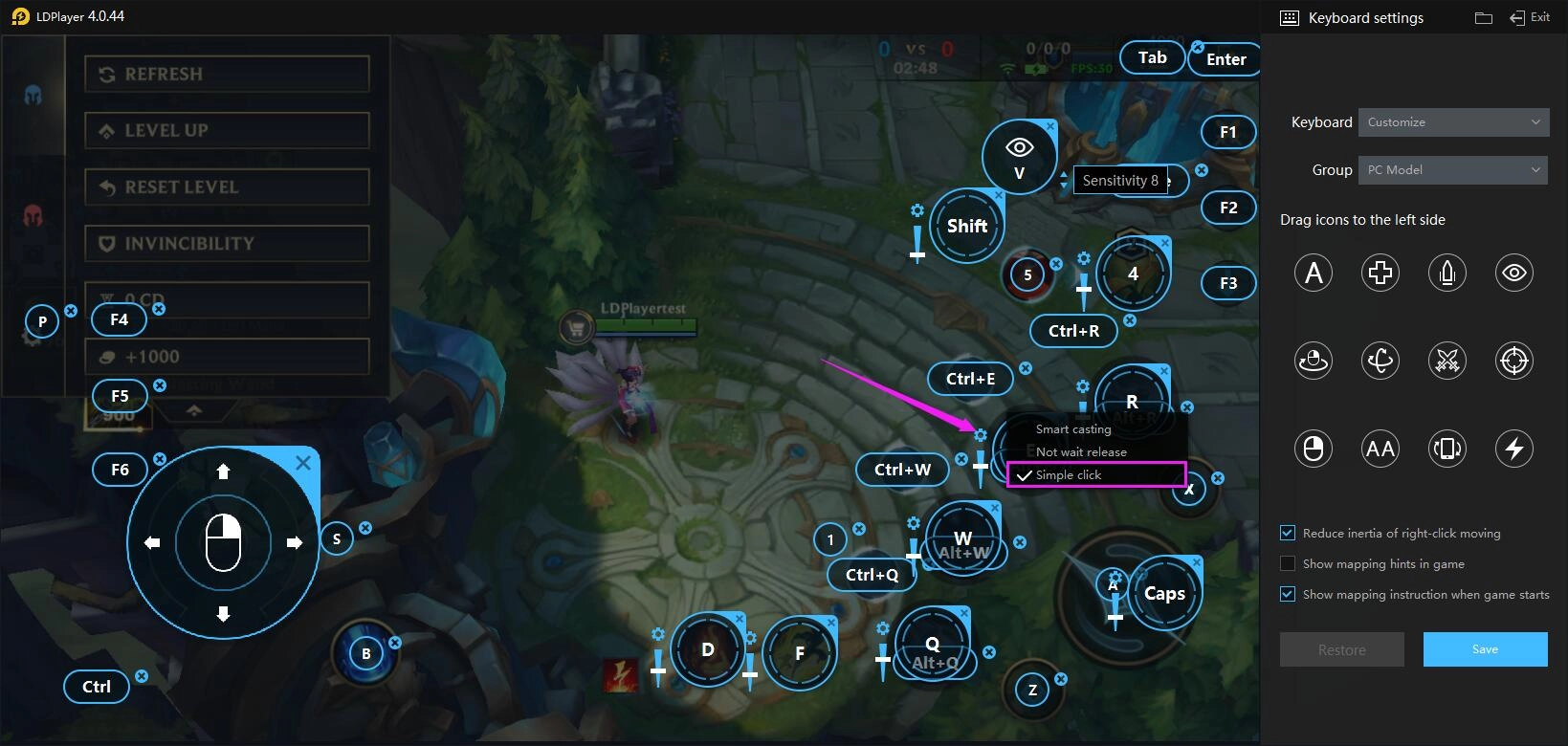
Task: Open gear settings on the W key
Action: pyautogui.click(x=912, y=522)
